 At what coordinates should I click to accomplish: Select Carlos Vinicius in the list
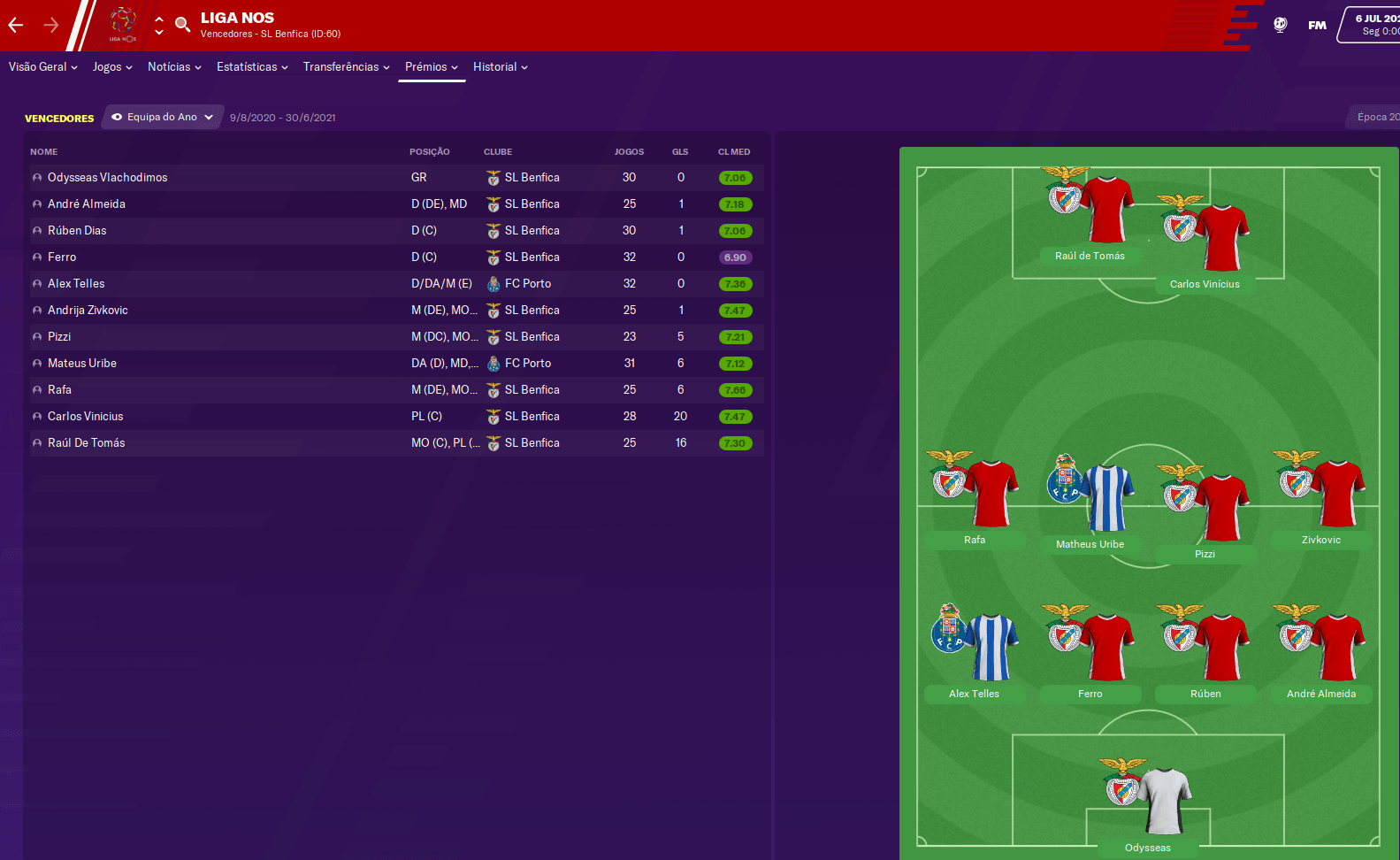click(86, 417)
